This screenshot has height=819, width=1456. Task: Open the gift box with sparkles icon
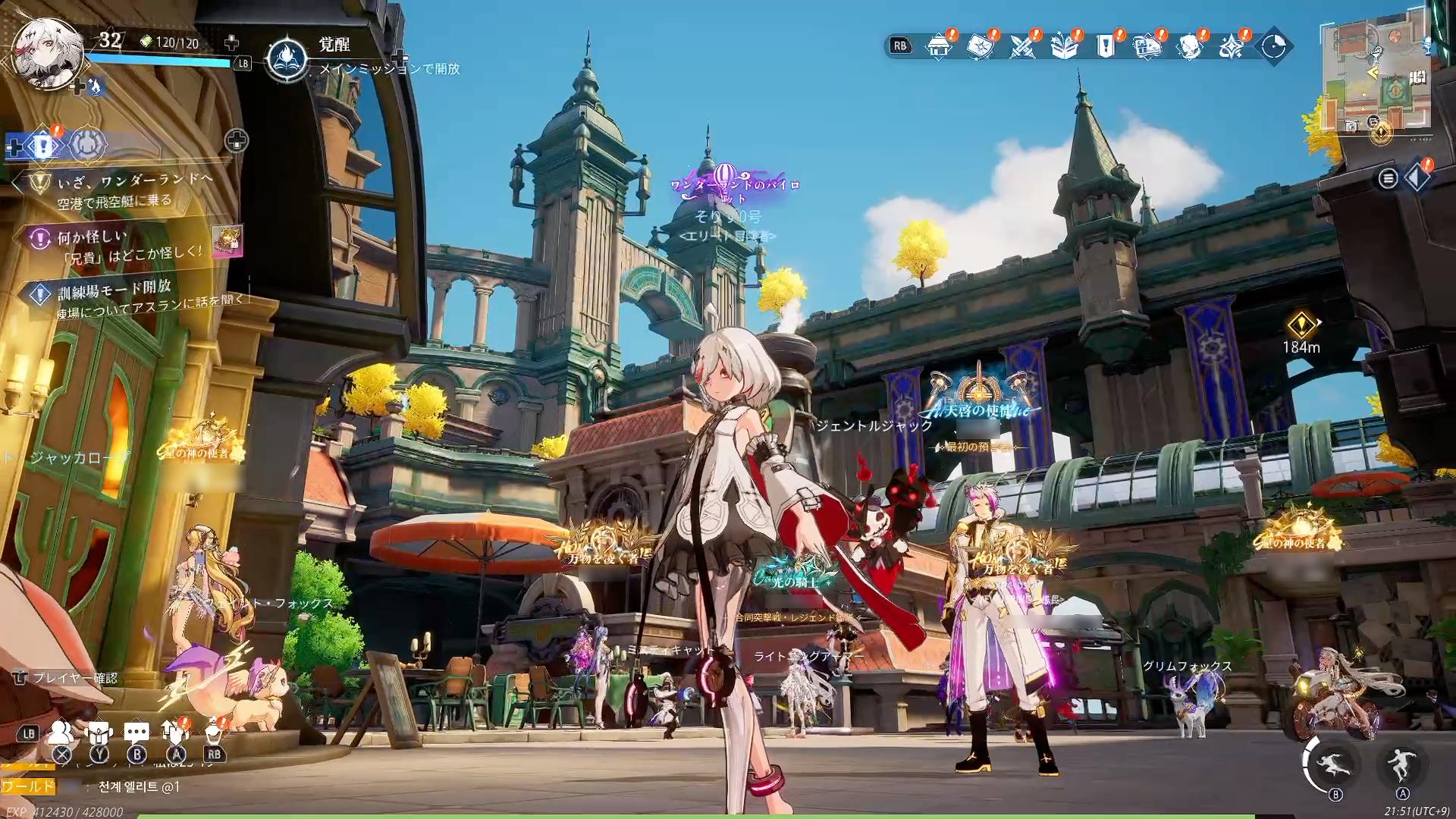(1064, 46)
